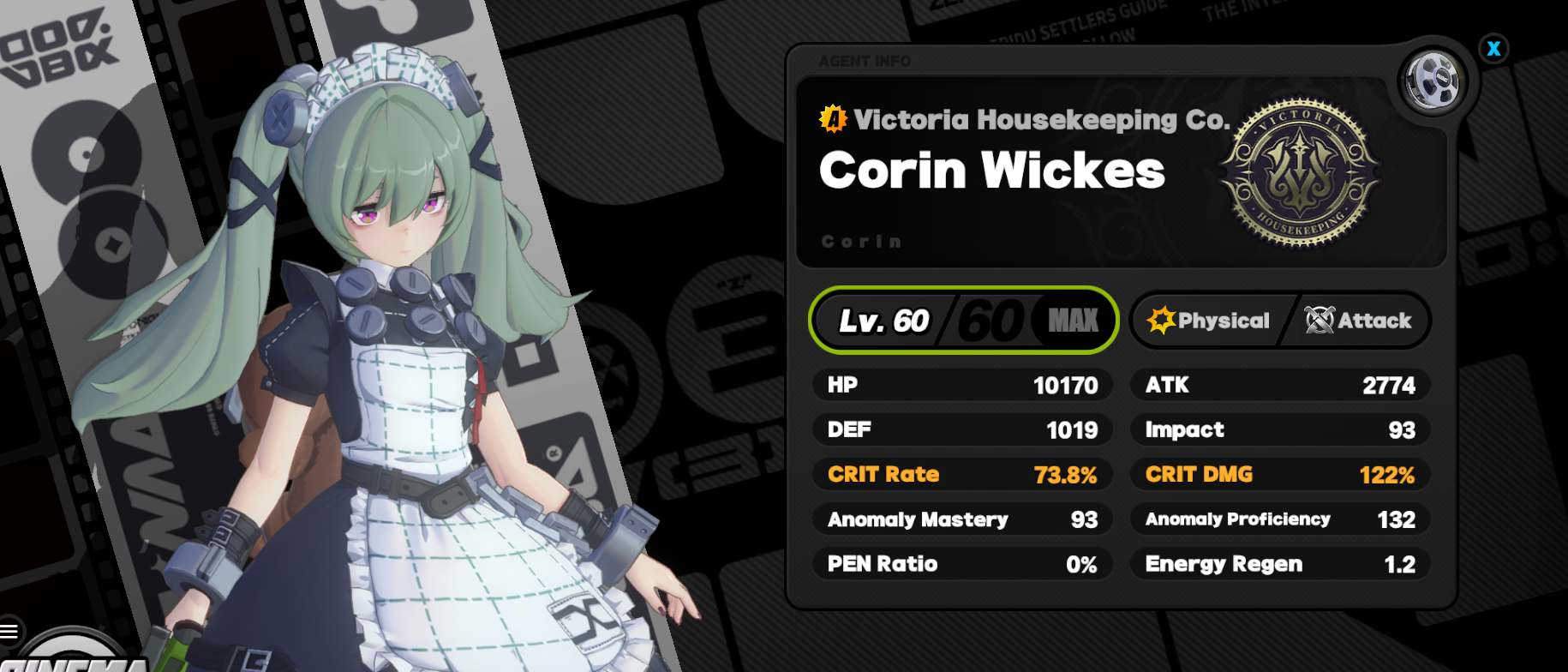Click the star icon next to Physical
1568x672 pixels.
[1159, 321]
